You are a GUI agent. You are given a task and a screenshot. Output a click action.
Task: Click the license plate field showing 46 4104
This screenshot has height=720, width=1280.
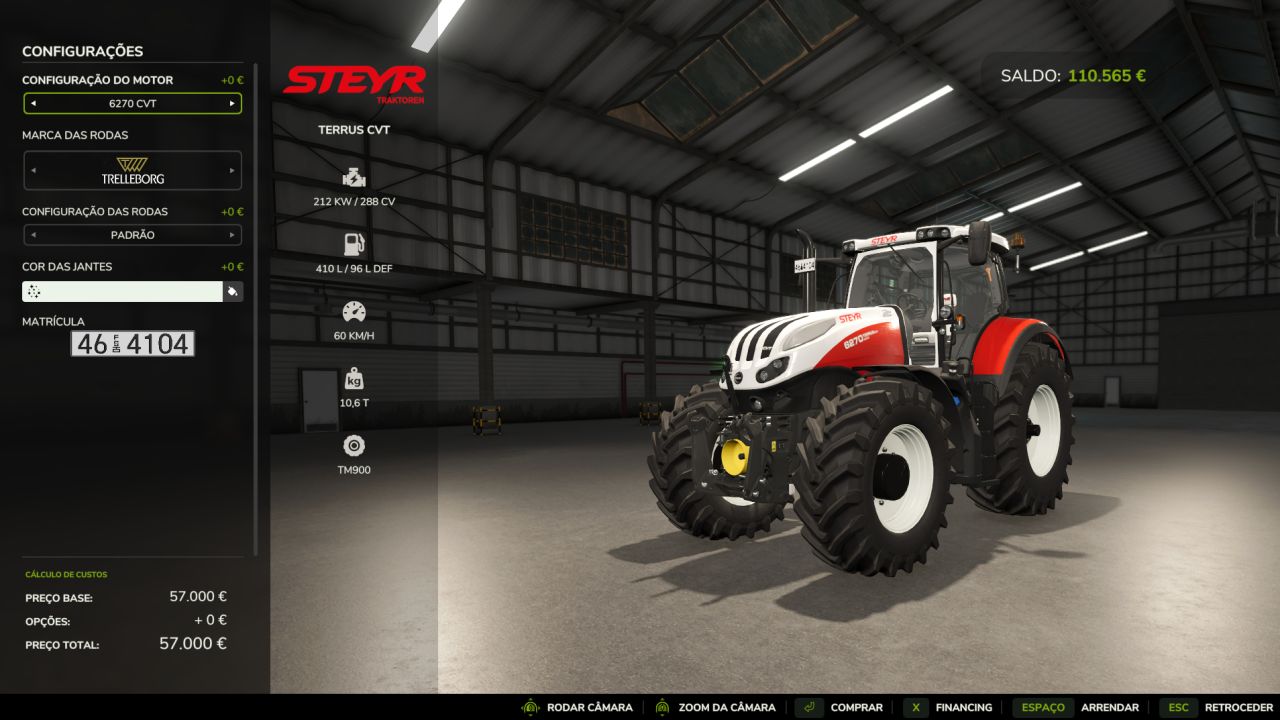(131, 344)
